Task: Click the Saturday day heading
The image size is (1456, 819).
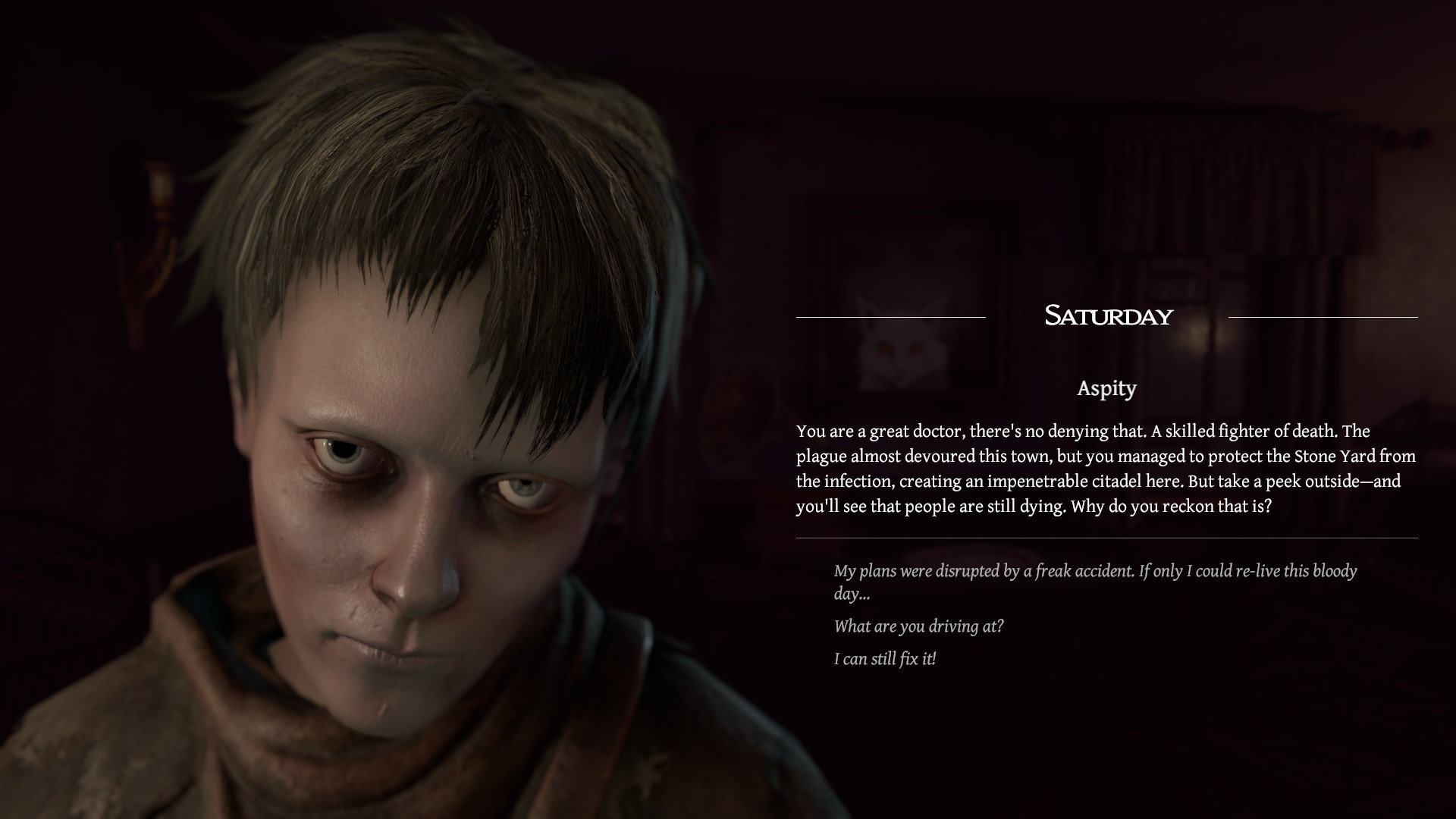Action: (x=1109, y=316)
